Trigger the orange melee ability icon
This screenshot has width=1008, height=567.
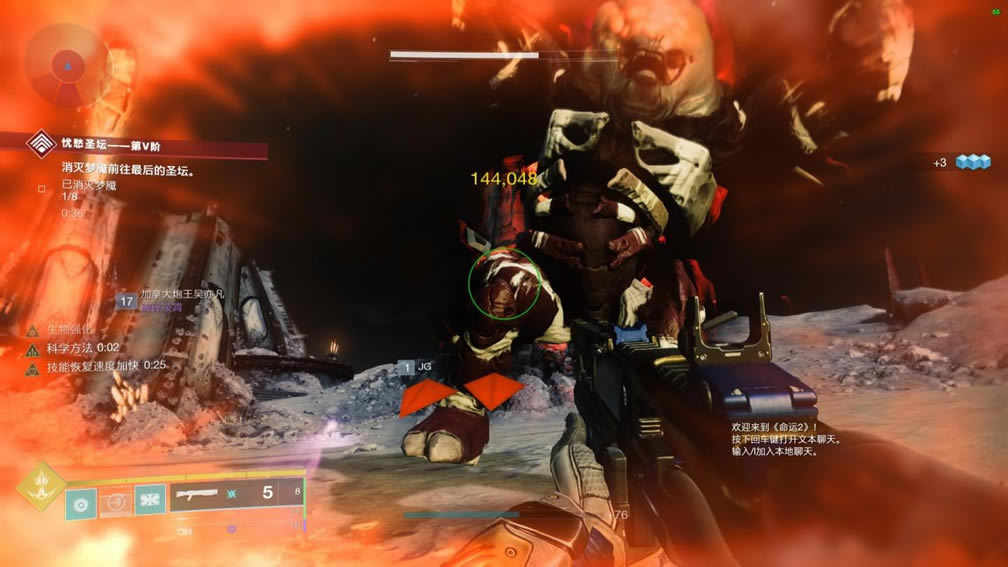(x=116, y=500)
